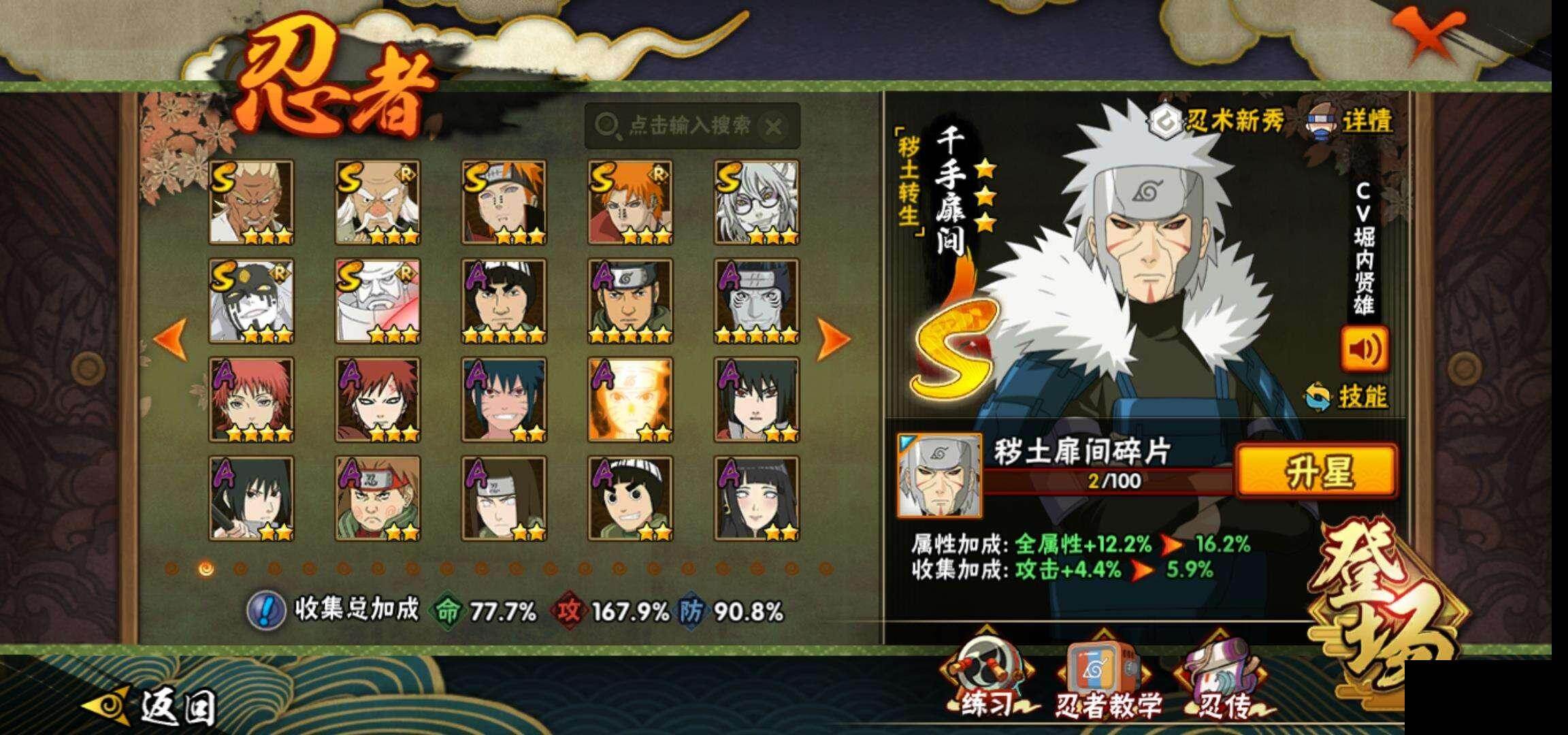Select the red-haired Gaara portrait
1568x735 pixels.
(378, 400)
